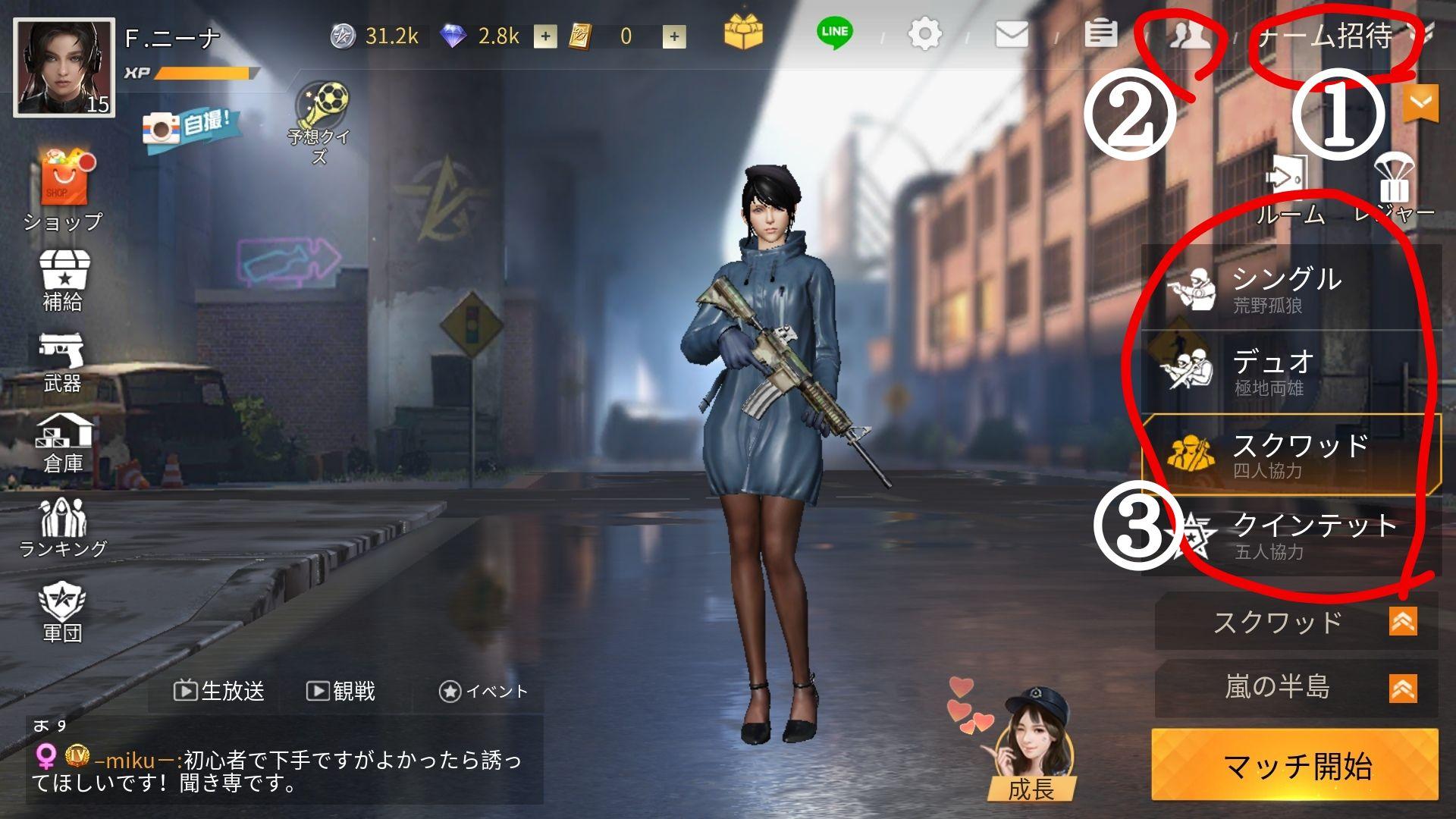1456x819 pixels.
Task: Pick the クインテット five-player mode
Action: coord(1291,535)
